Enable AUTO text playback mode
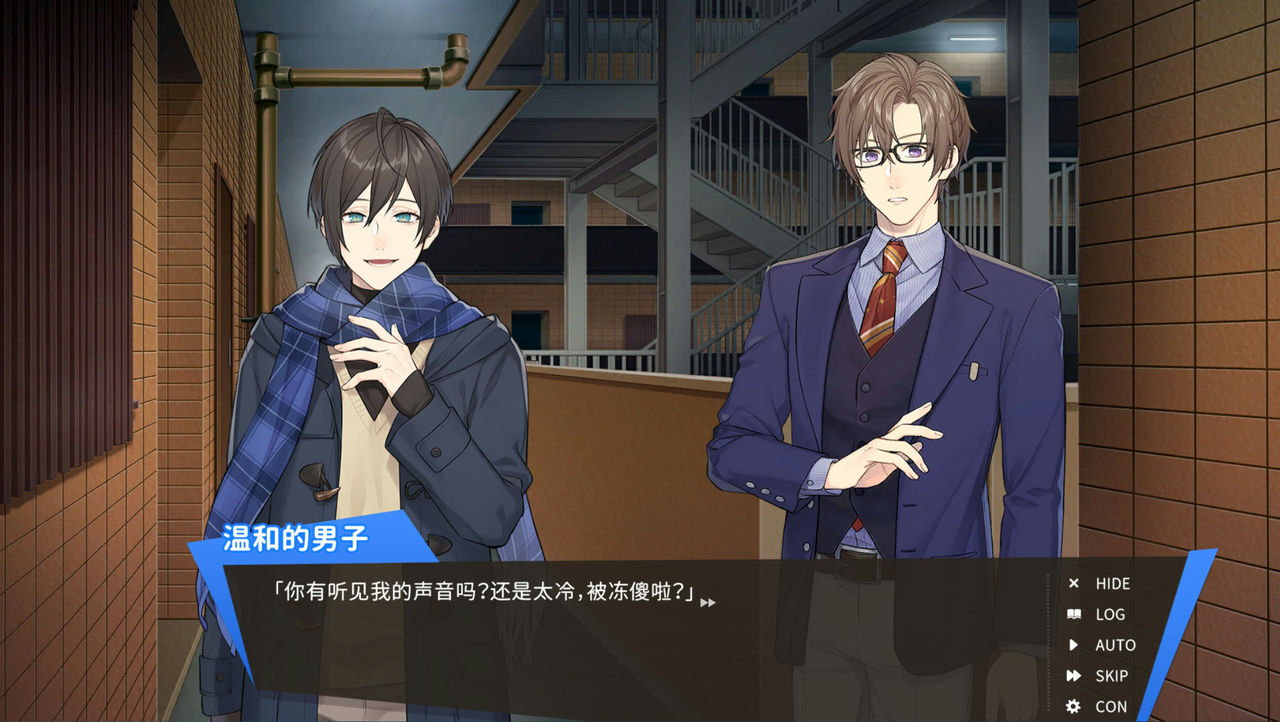 [1113, 646]
